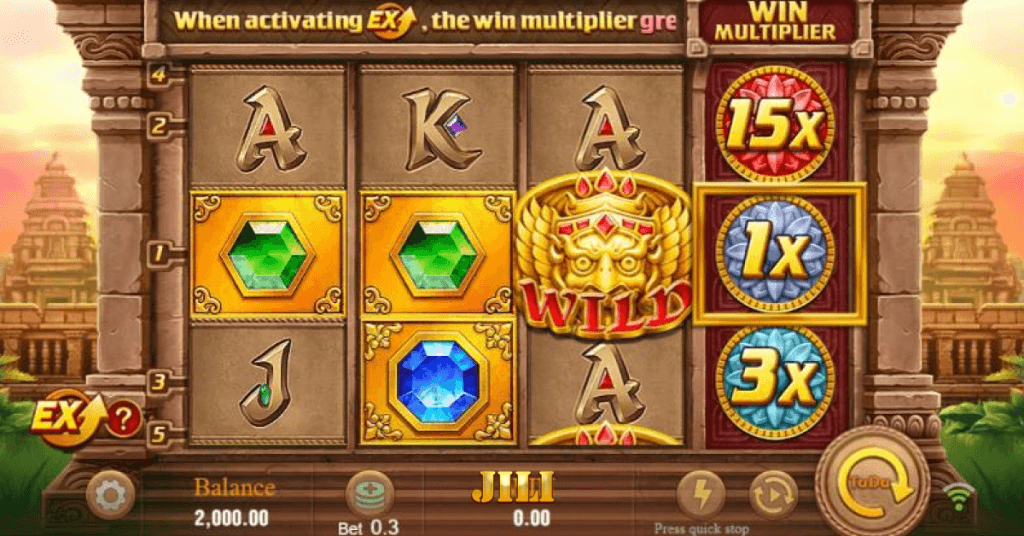
Task: Open the bet amount chip selector
Action: pyautogui.click(x=369, y=495)
